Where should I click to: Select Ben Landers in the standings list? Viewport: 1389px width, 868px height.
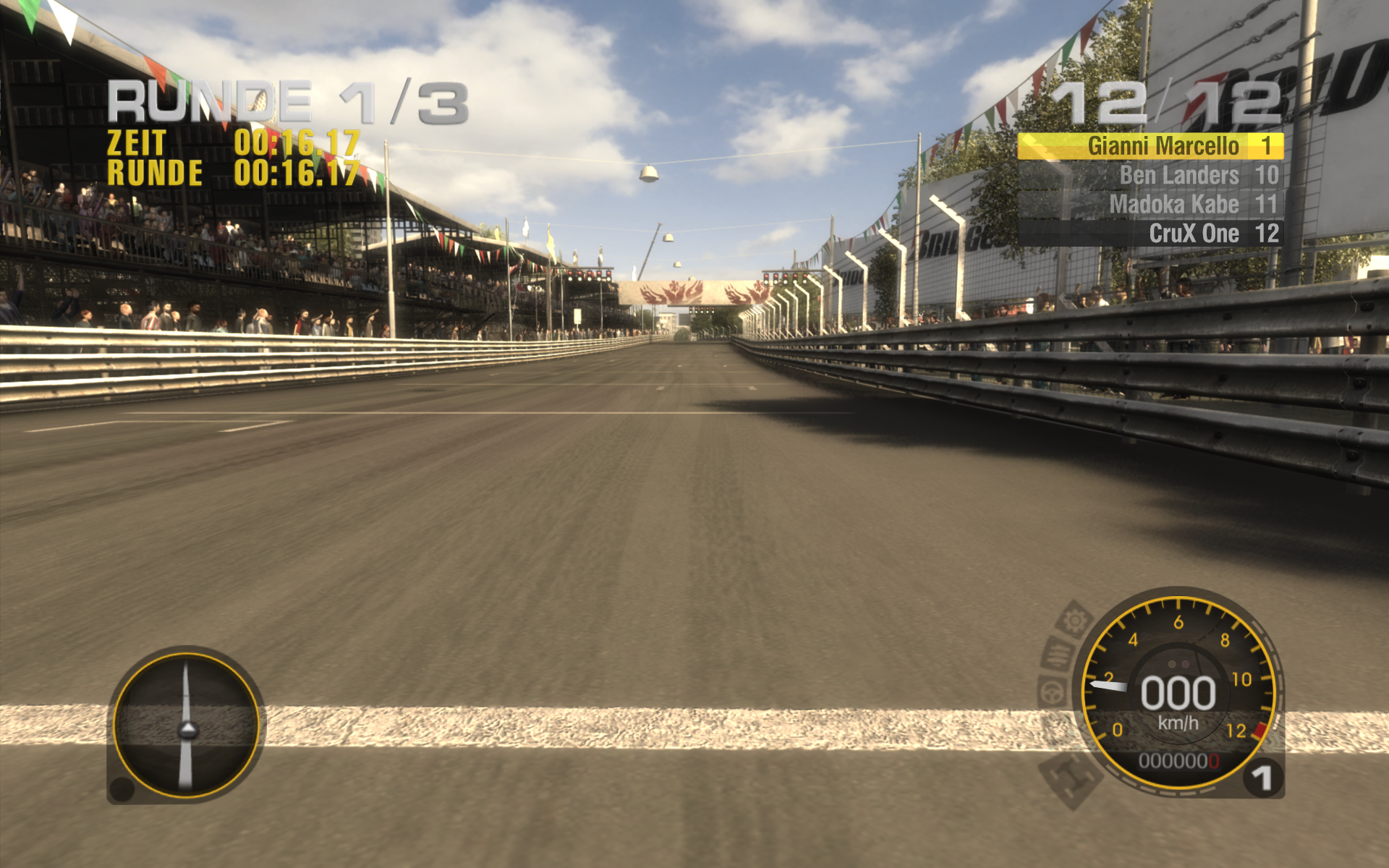point(1150,175)
